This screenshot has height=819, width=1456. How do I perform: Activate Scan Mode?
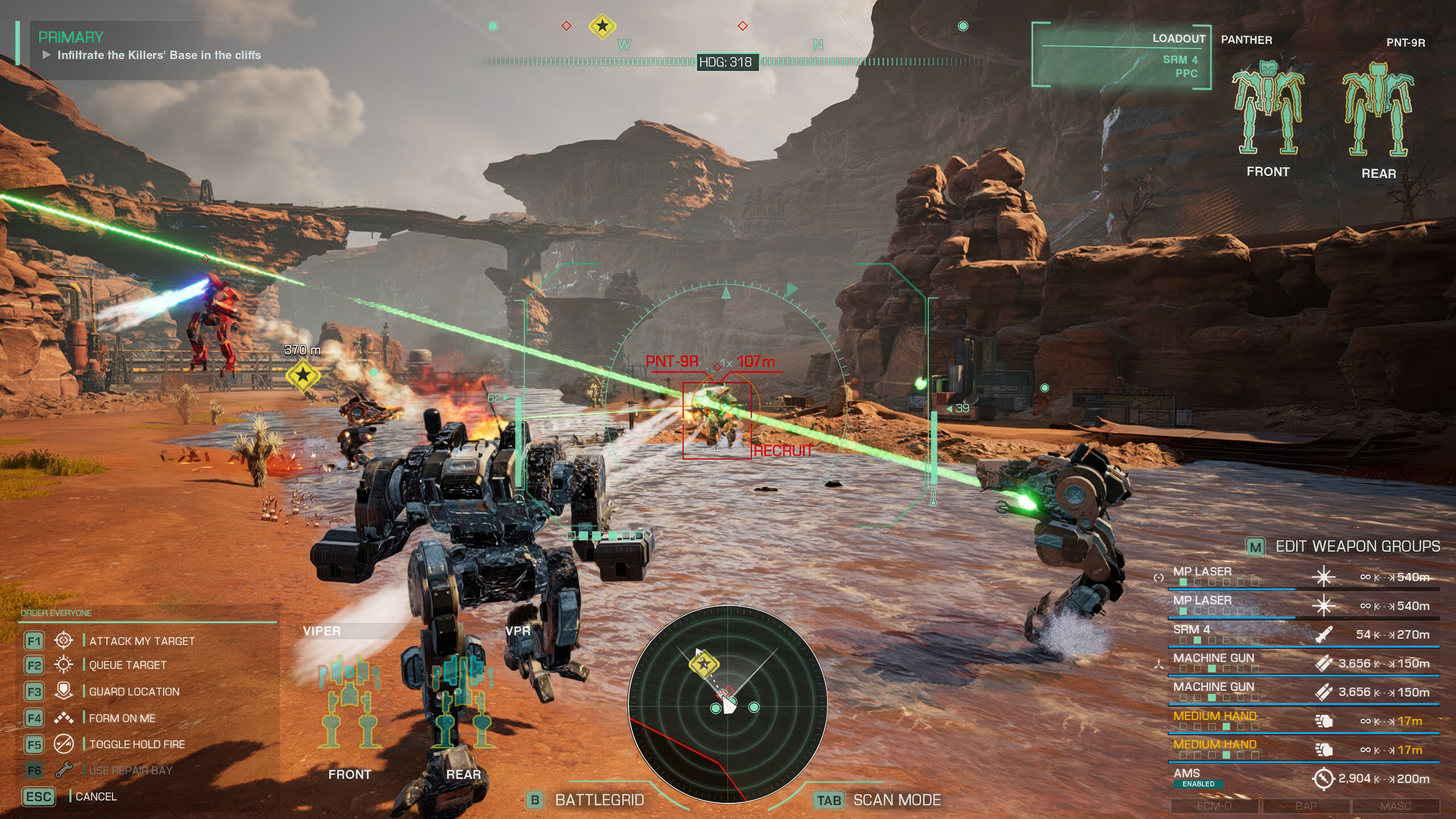[896, 800]
